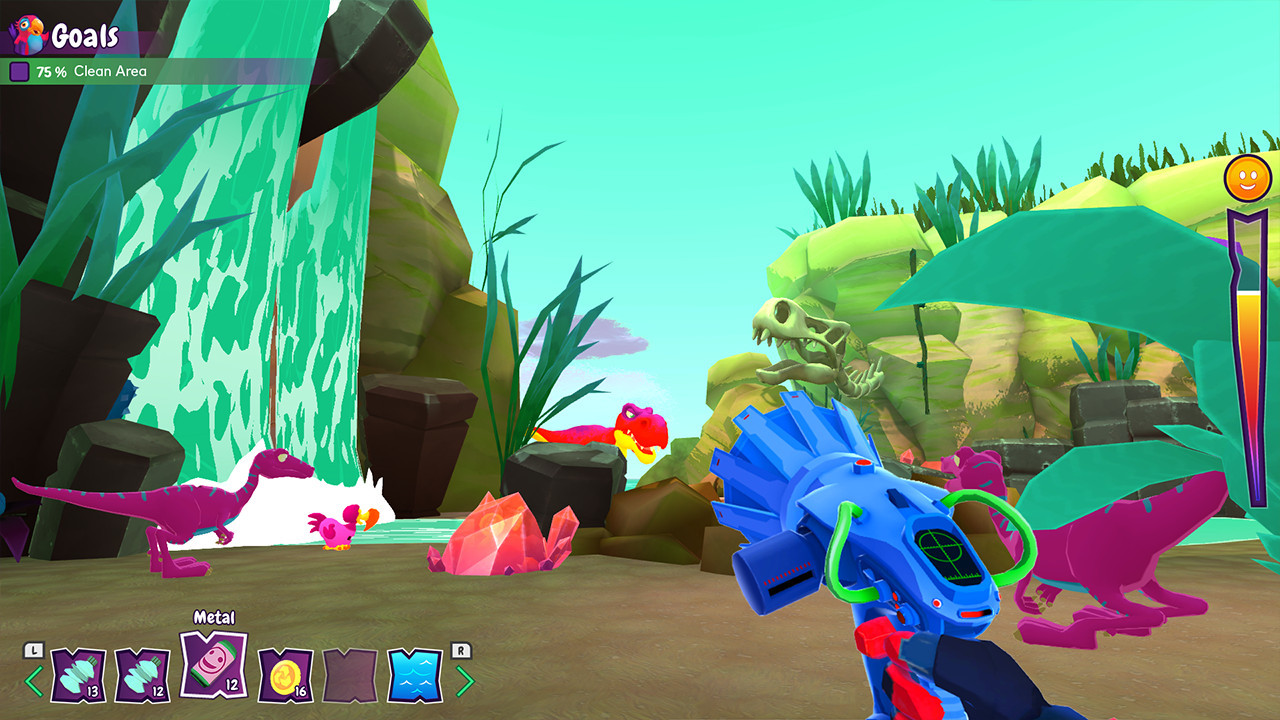Image resolution: width=1280 pixels, height=720 pixels.
Task: Click the 75 % Clean Area goal text
Action: pos(90,71)
